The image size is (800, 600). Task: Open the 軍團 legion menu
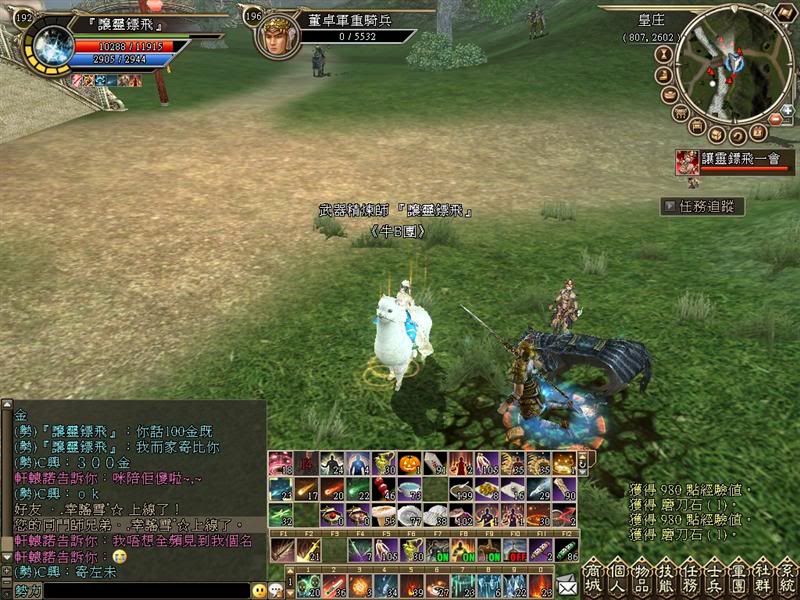[x=737, y=577]
